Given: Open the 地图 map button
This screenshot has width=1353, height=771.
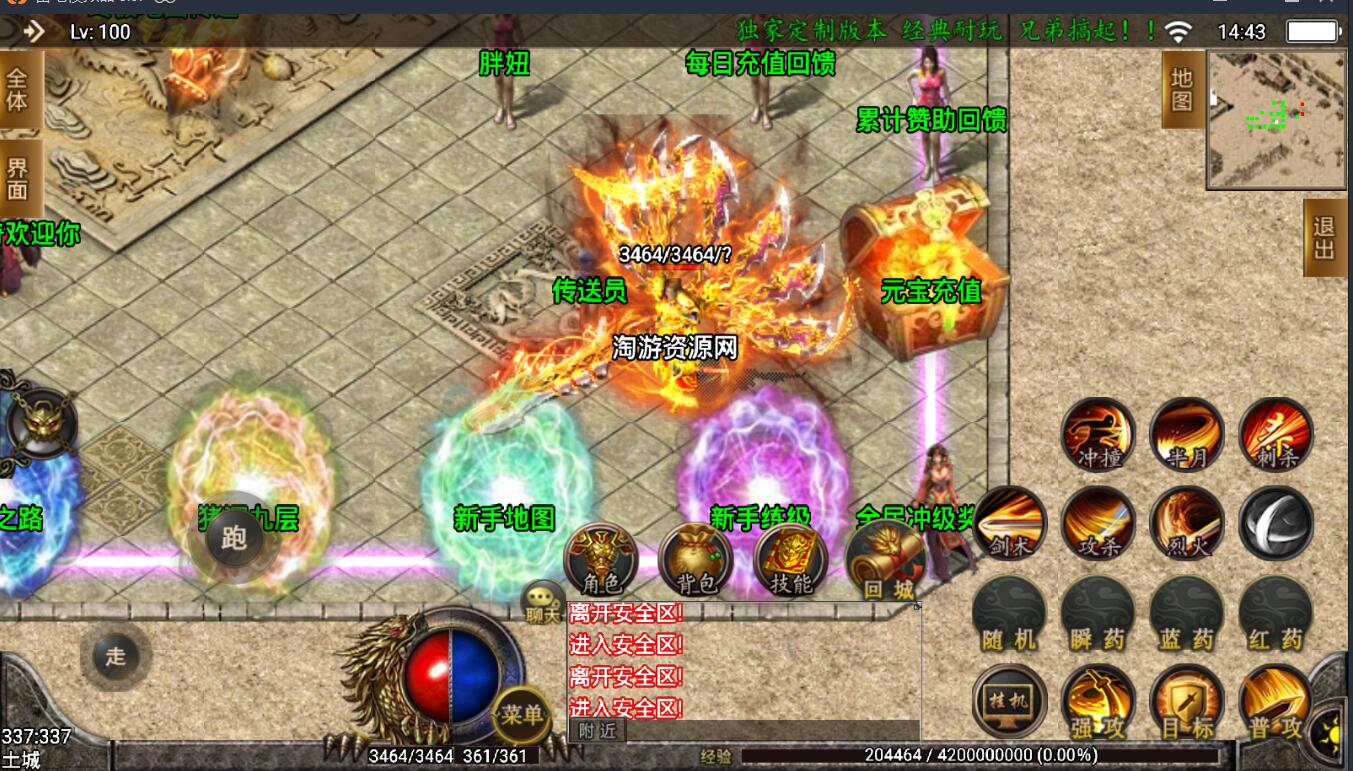Looking at the screenshot, I should pos(1182,90).
